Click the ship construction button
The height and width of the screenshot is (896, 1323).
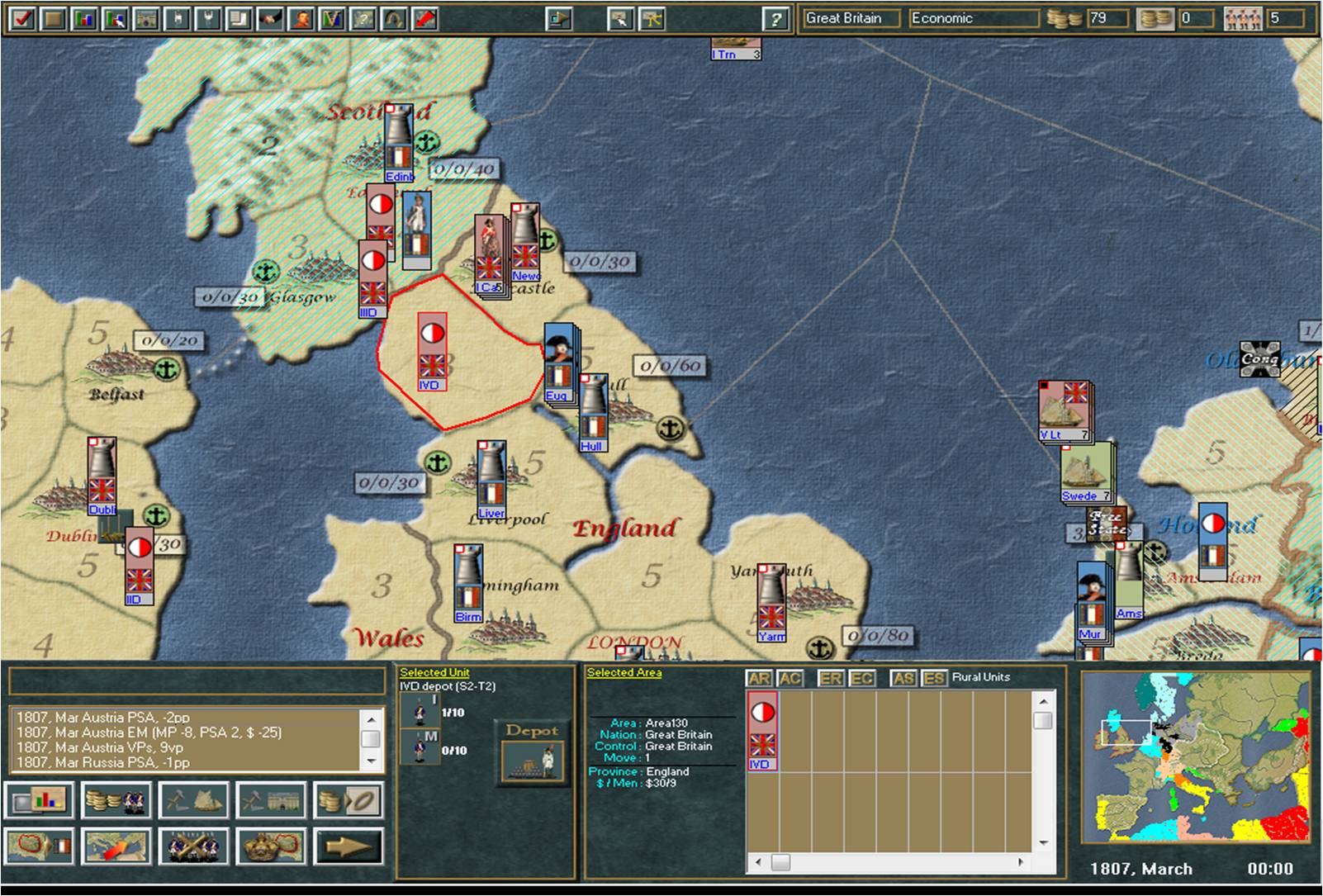click(193, 799)
